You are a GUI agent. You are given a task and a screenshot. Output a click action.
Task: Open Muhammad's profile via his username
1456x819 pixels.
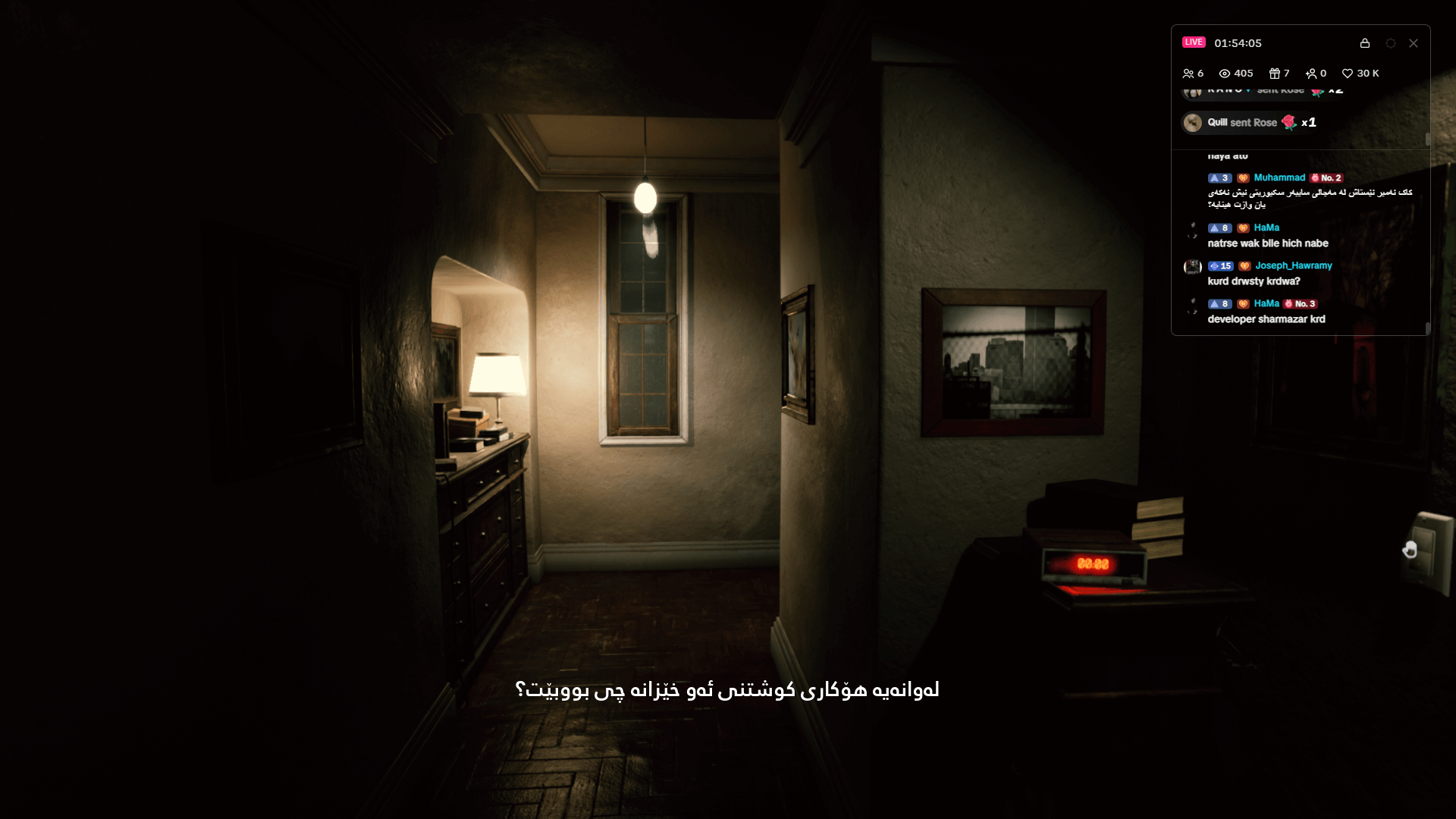(1279, 177)
